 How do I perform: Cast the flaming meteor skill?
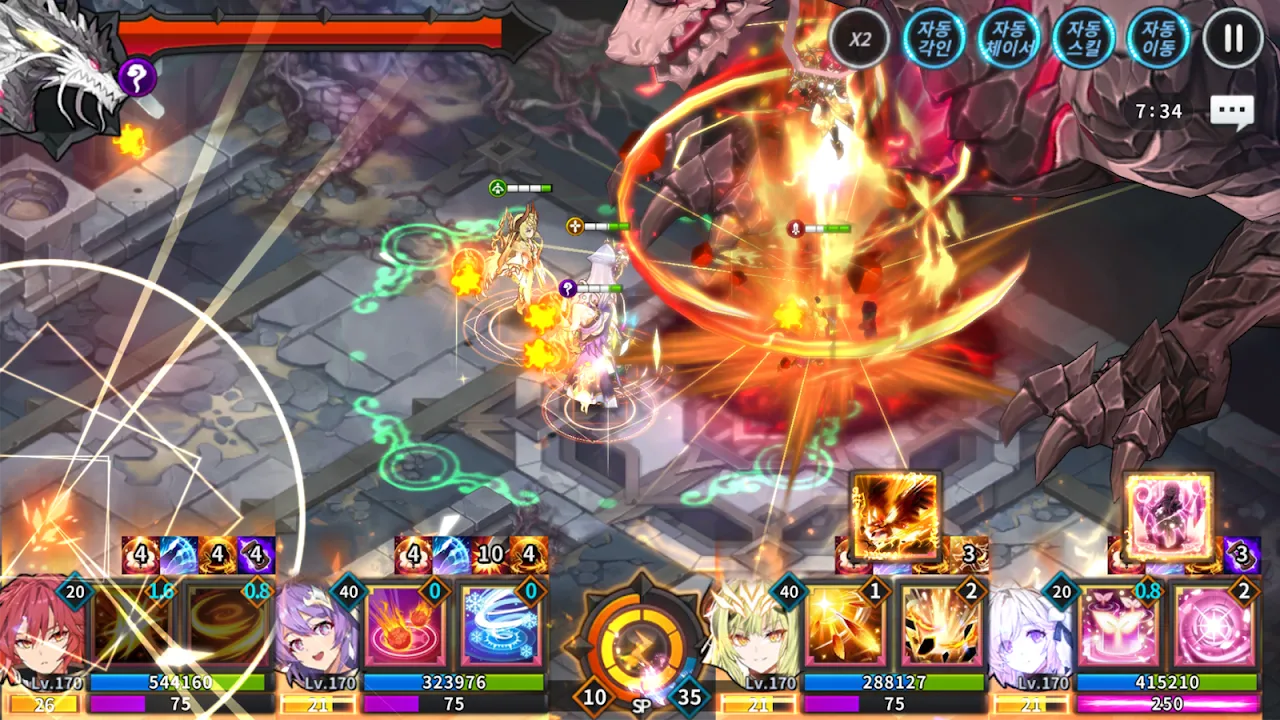(405, 626)
